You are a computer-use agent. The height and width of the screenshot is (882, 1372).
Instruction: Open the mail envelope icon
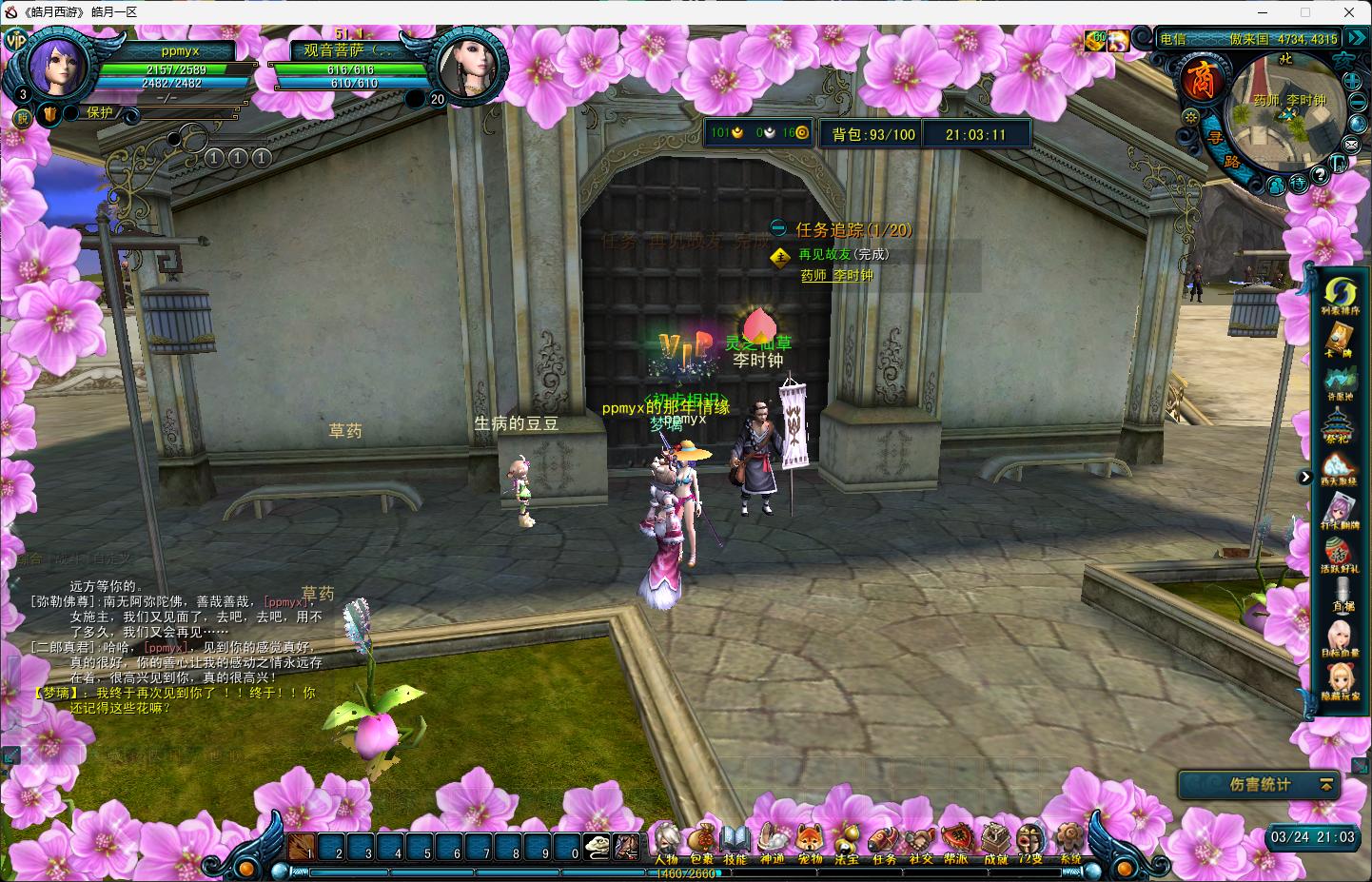point(1351,145)
